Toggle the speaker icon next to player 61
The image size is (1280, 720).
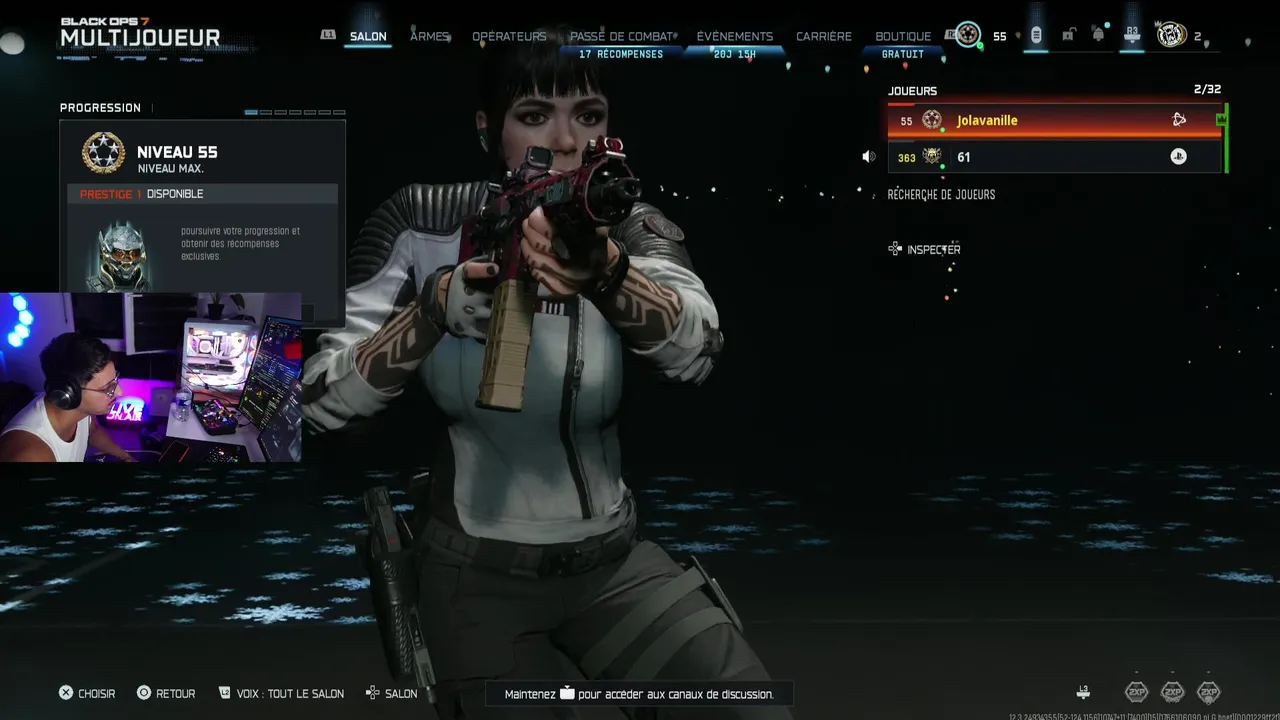868,157
